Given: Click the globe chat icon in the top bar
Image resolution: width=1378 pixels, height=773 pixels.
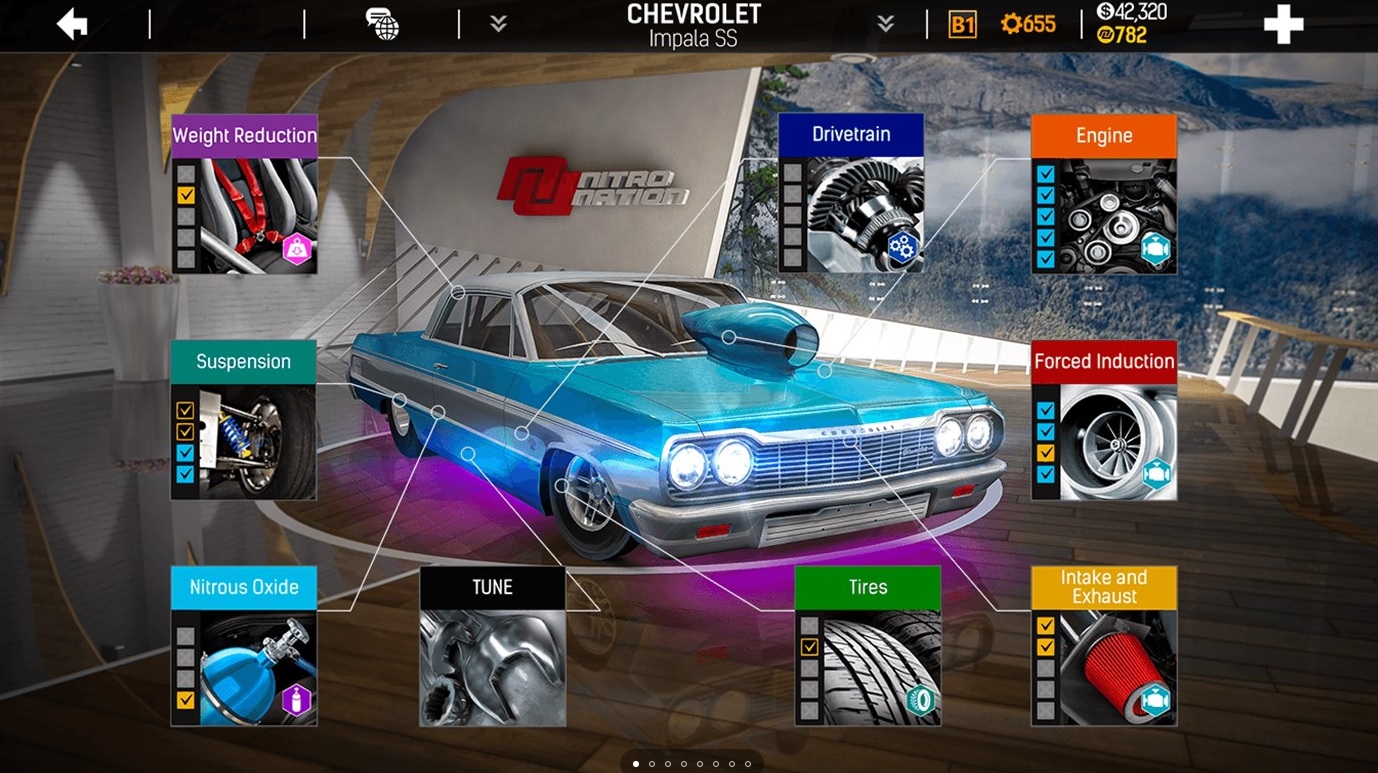Looking at the screenshot, I should (383, 25).
